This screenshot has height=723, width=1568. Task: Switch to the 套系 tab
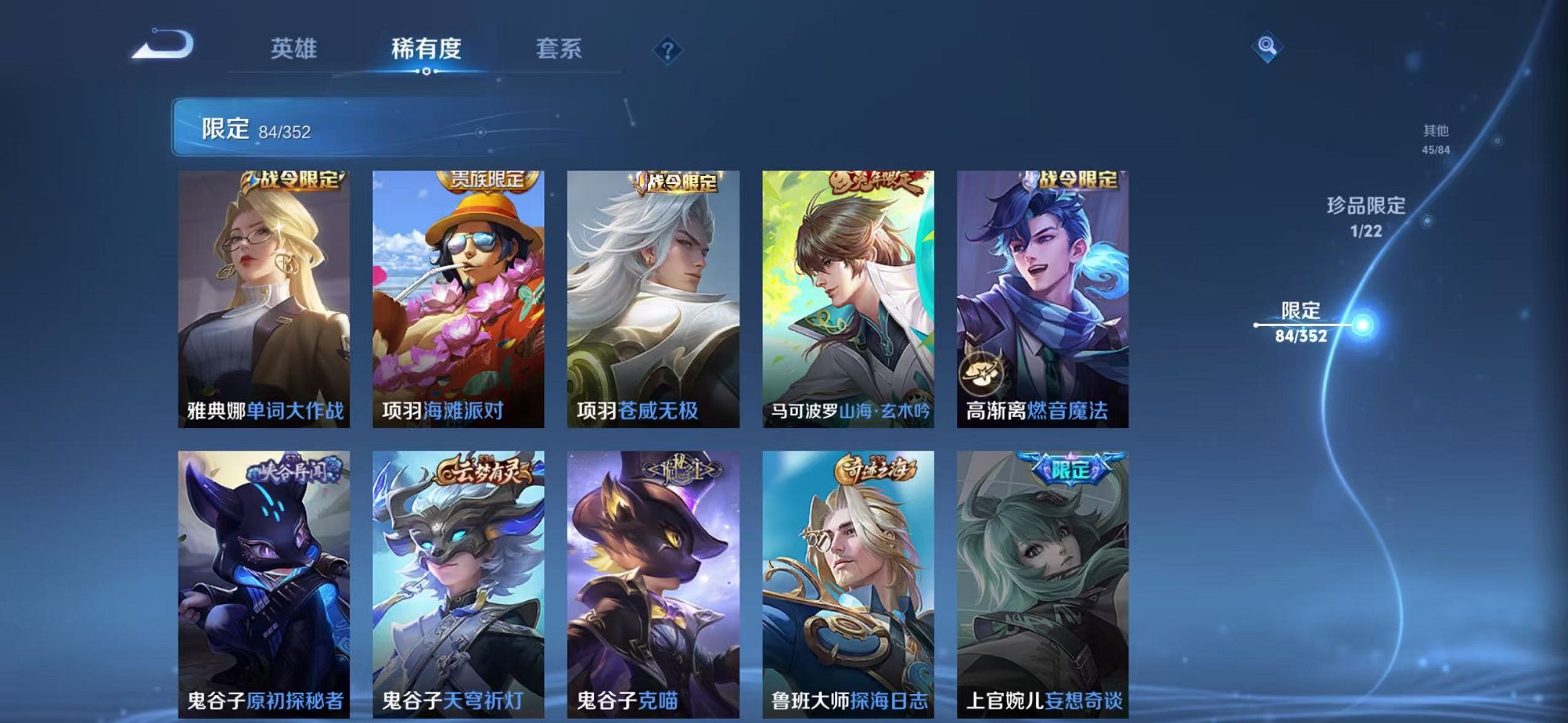(559, 47)
